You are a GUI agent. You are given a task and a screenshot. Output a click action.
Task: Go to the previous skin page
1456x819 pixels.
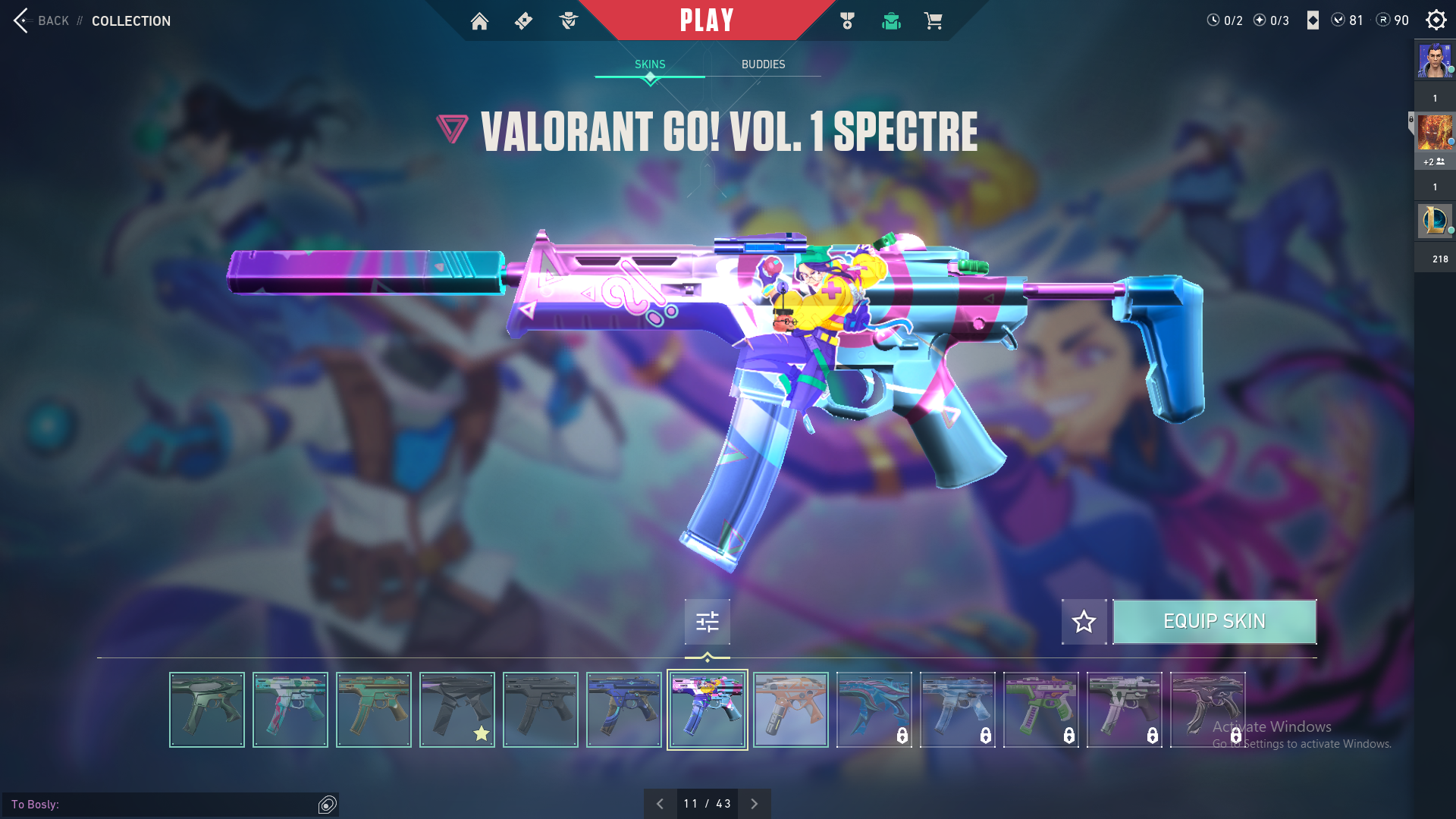(x=660, y=804)
